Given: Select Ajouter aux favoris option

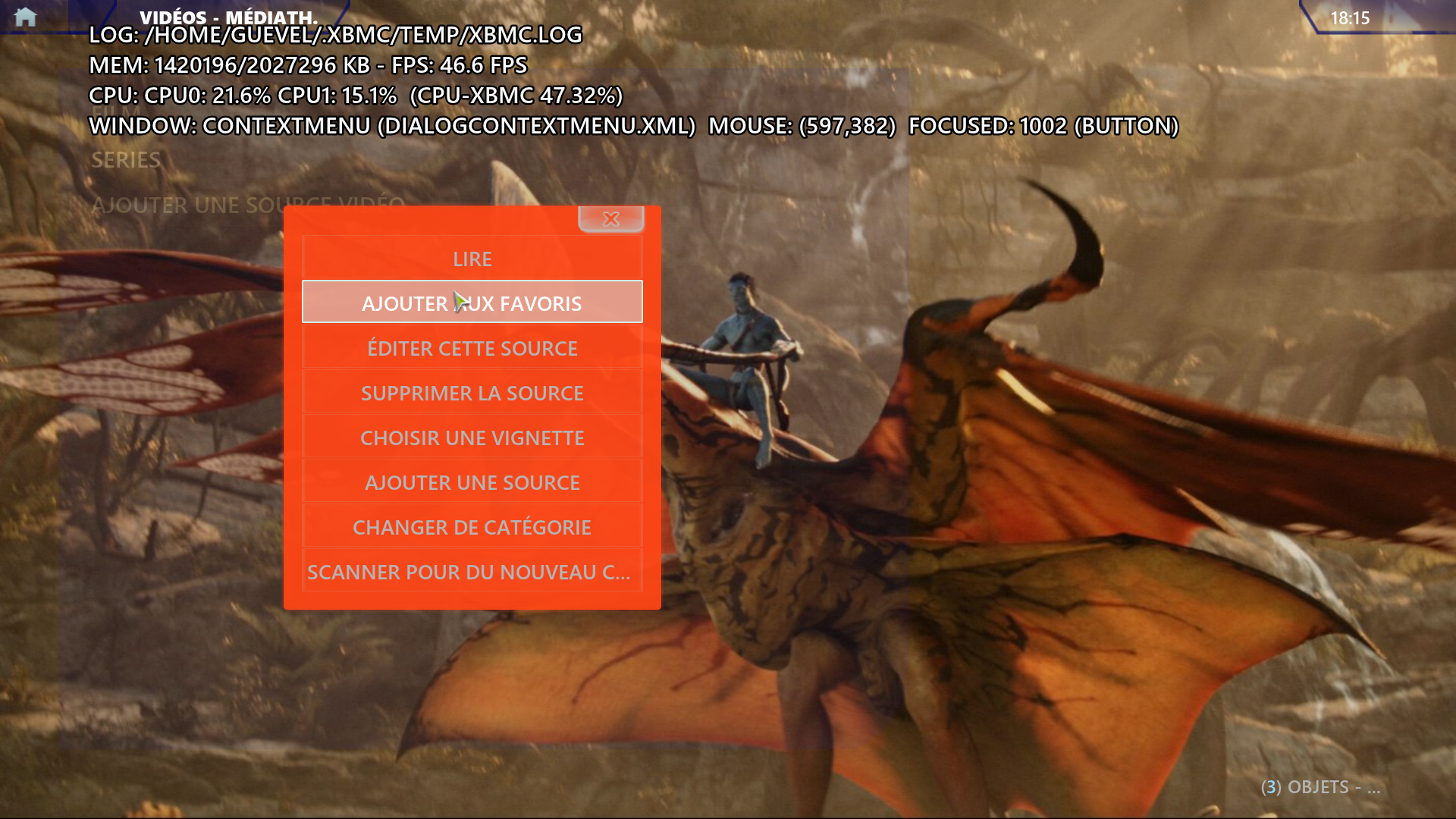Looking at the screenshot, I should coord(472,303).
